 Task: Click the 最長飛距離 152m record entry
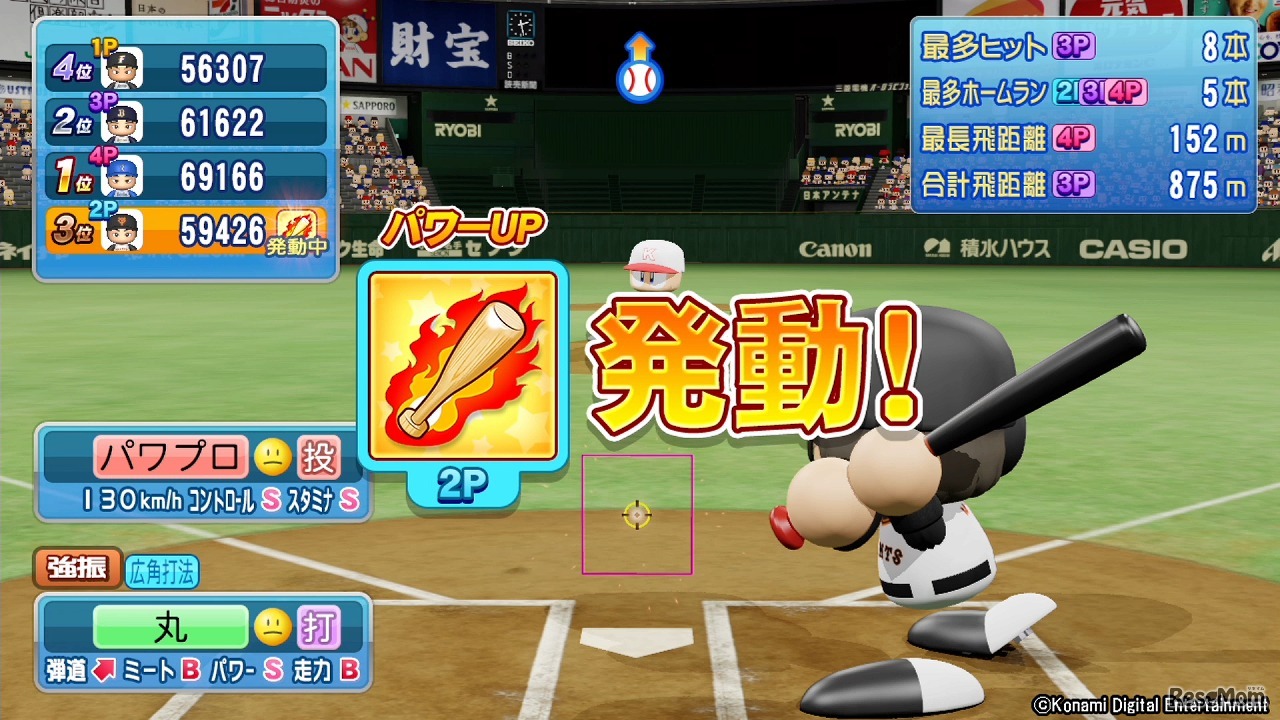pyautogui.click(x=1080, y=140)
